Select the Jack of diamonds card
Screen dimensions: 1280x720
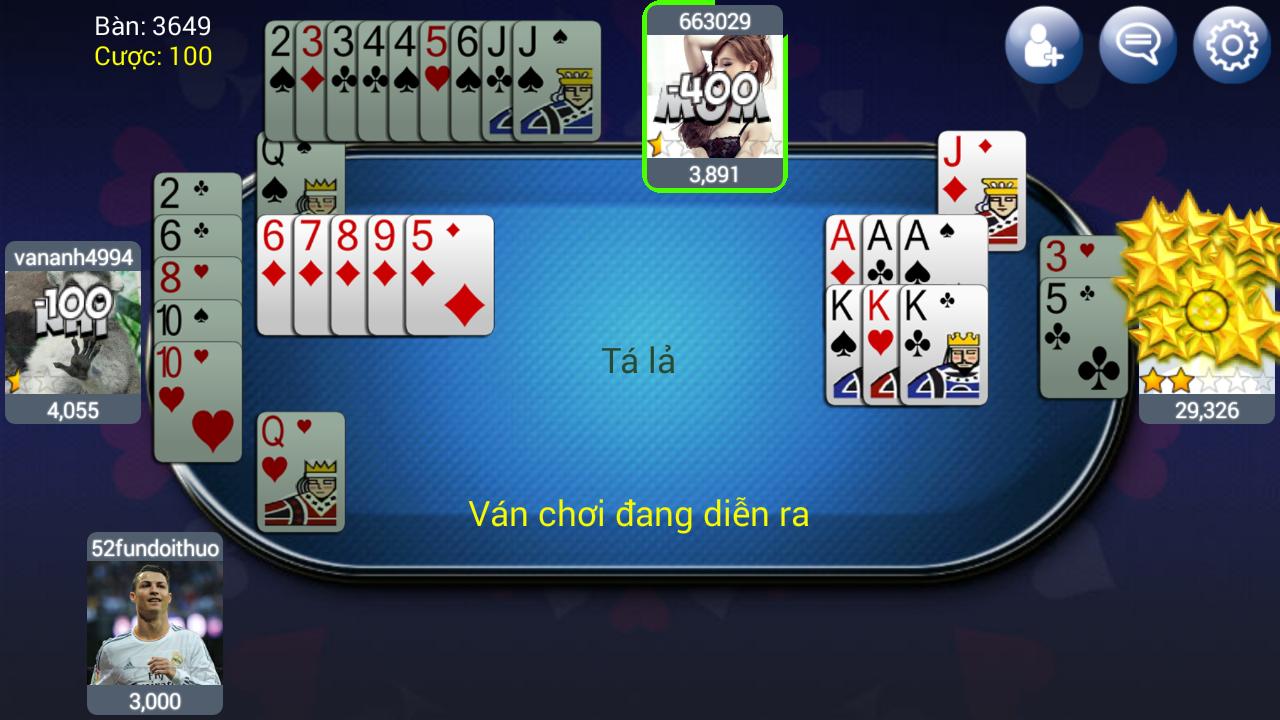click(x=980, y=190)
